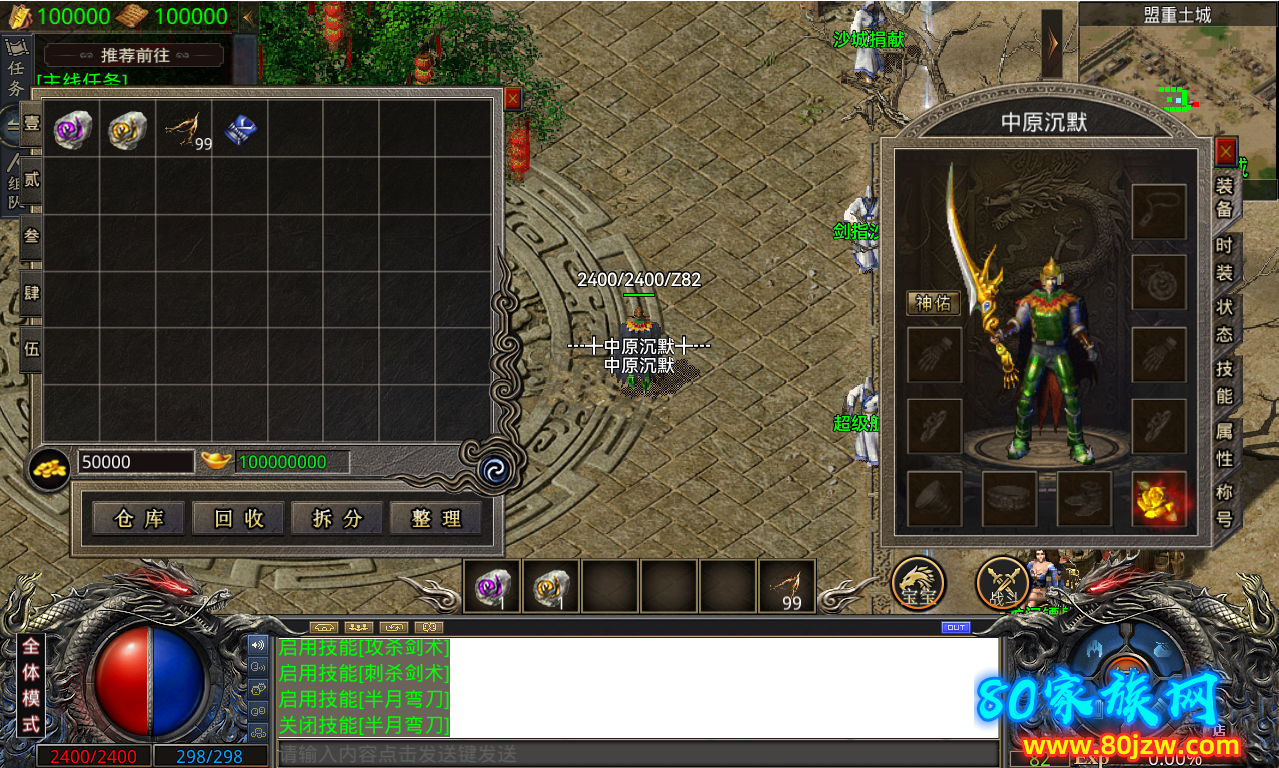
Task: Sort the bag with 整理
Action: tap(436, 518)
